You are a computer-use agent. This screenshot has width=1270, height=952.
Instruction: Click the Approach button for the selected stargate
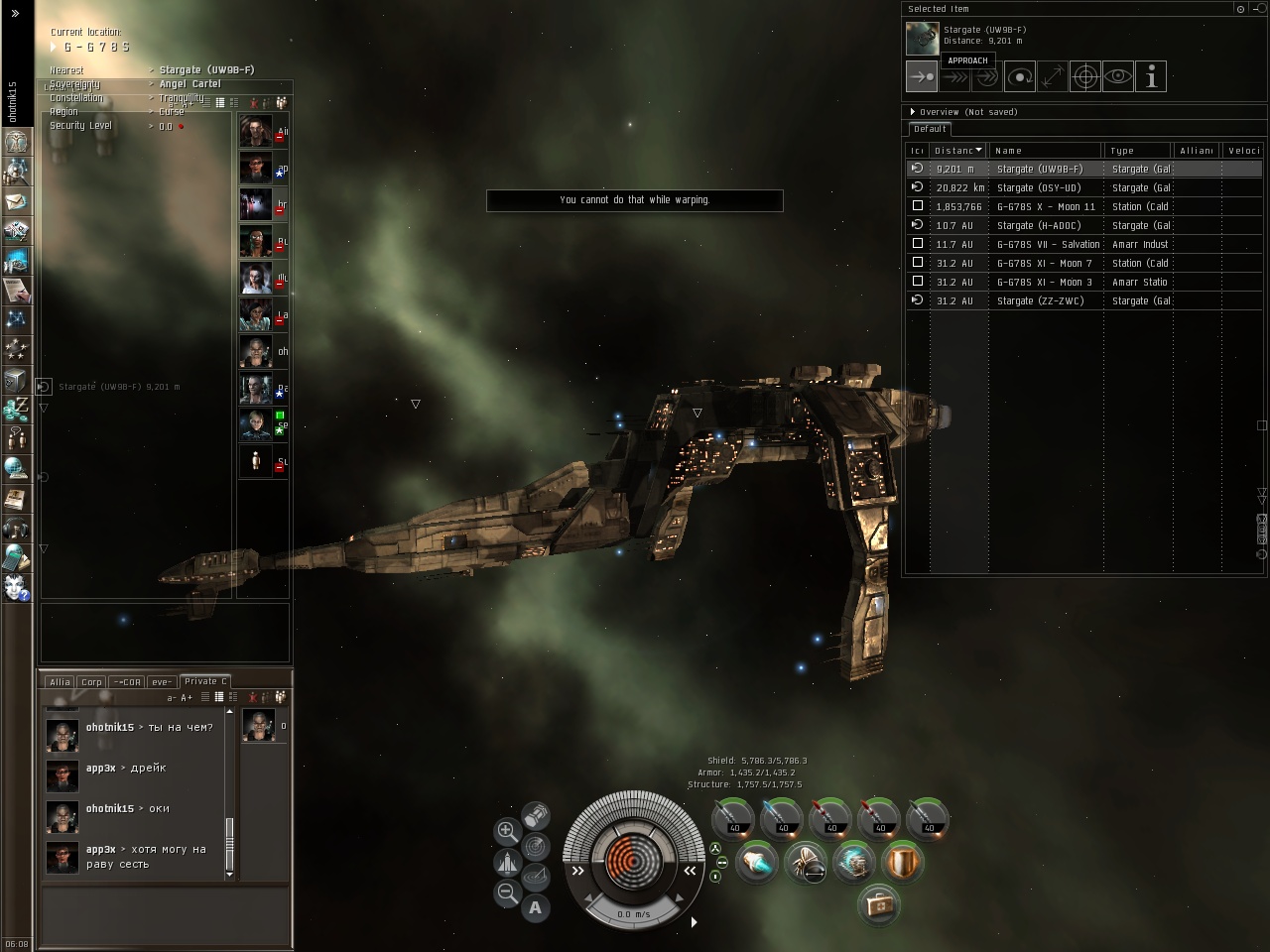pyautogui.click(x=921, y=76)
